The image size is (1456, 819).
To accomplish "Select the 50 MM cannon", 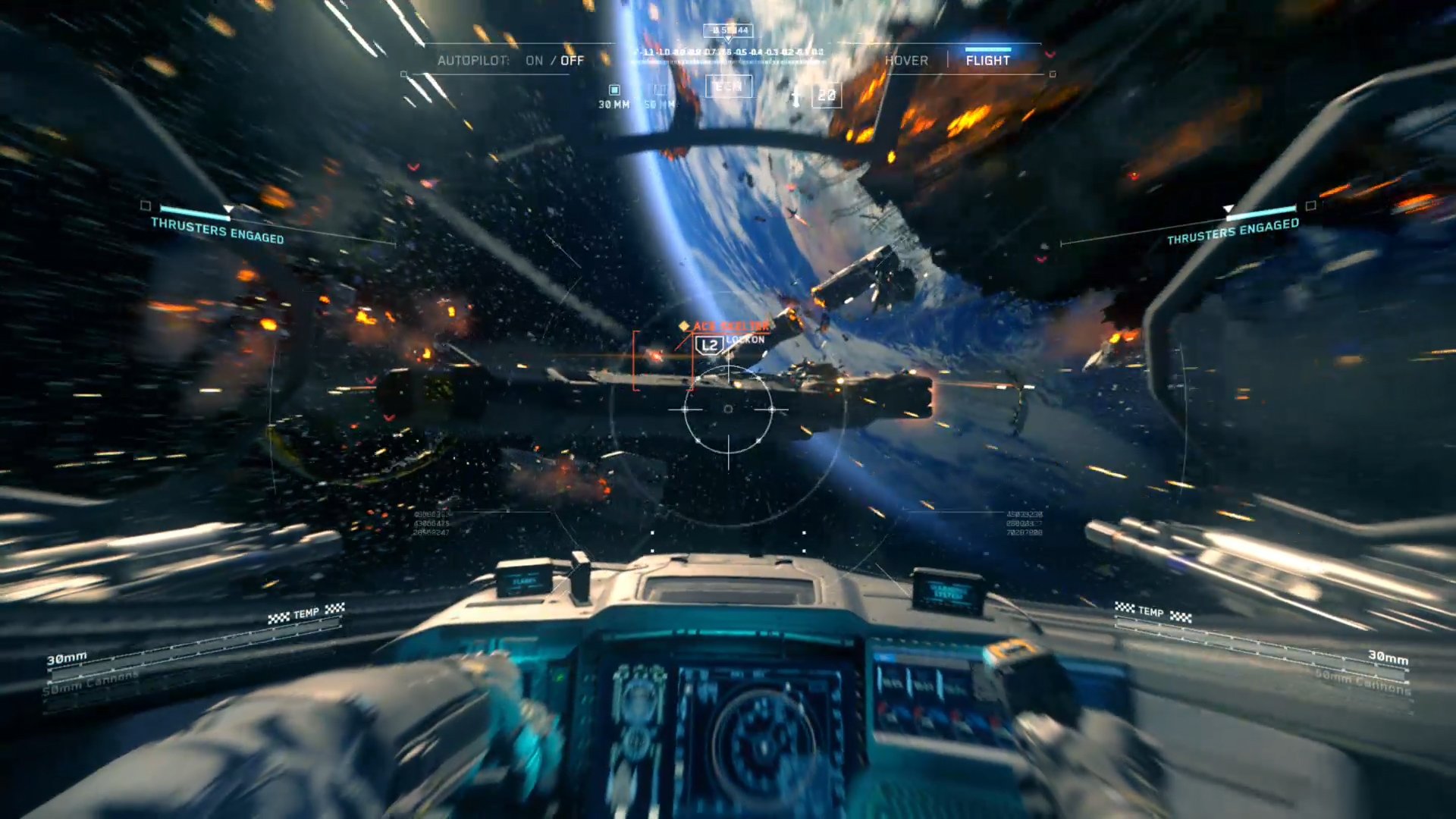I will pyautogui.click(x=659, y=97).
